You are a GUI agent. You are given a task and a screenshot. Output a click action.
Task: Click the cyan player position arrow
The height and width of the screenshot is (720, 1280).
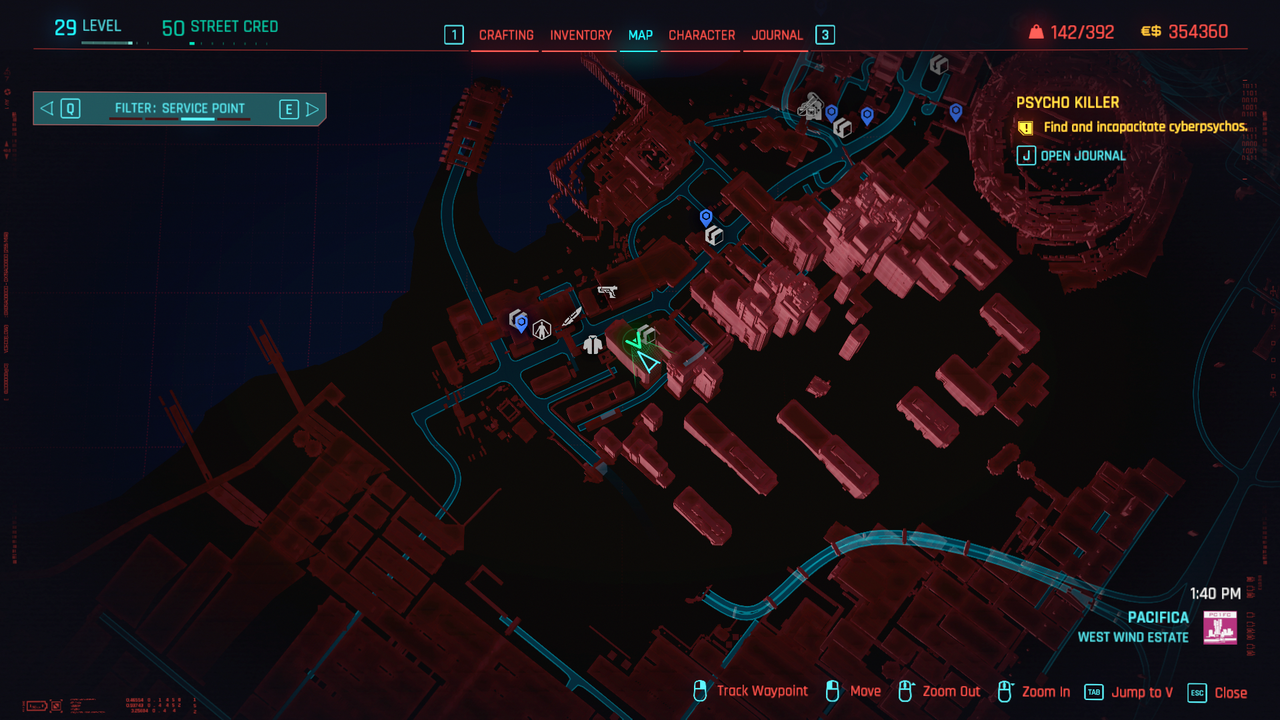pyautogui.click(x=649, y=362)
